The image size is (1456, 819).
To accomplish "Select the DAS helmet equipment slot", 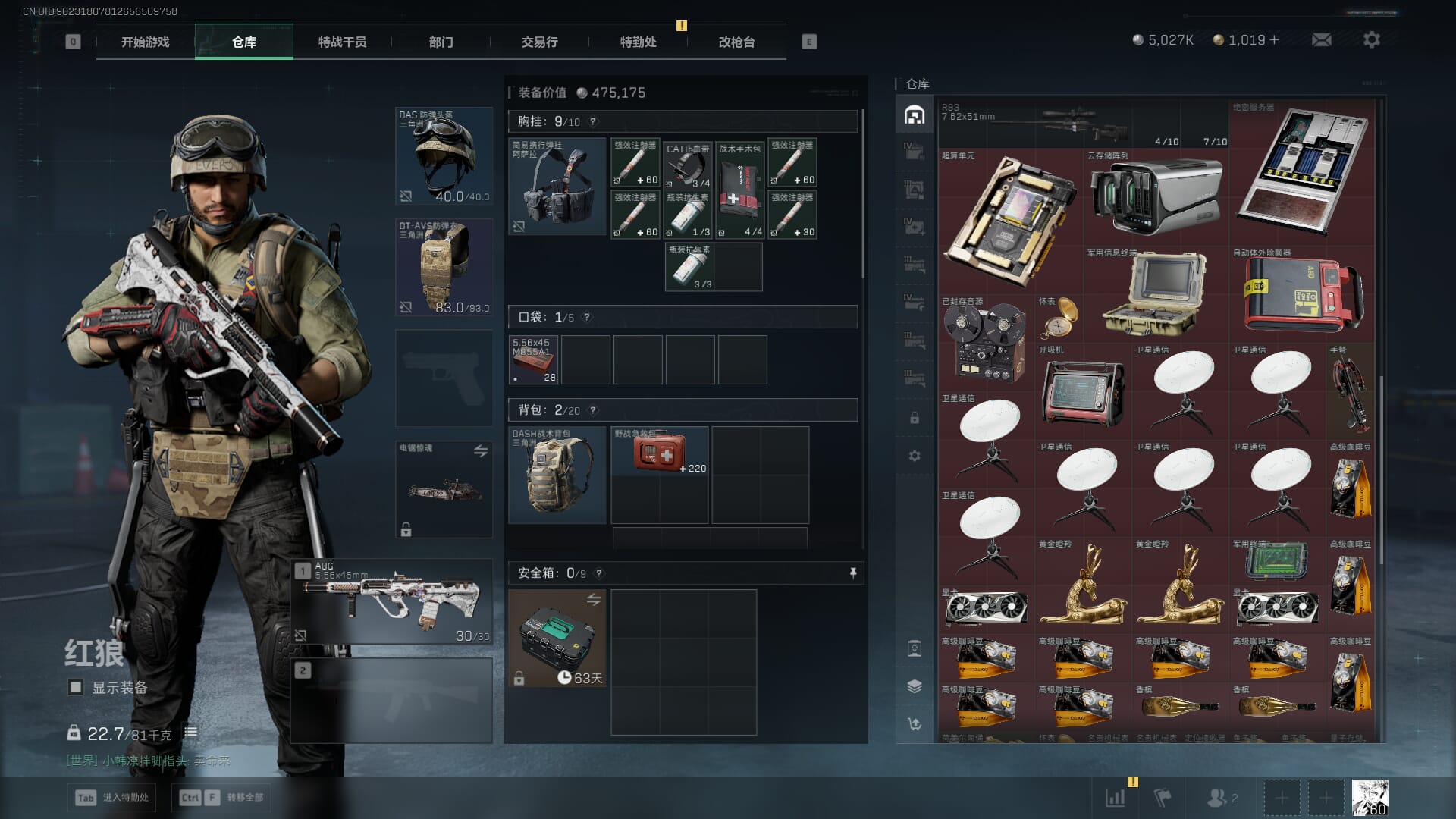I will click(444, 156).
